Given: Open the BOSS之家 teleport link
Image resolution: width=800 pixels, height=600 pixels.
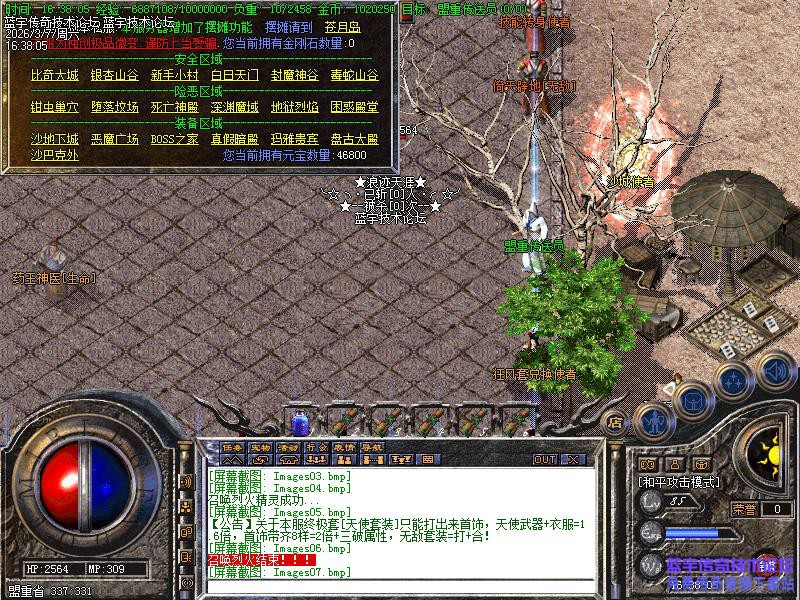Looking at the screenshot, I should click(174, 139).
